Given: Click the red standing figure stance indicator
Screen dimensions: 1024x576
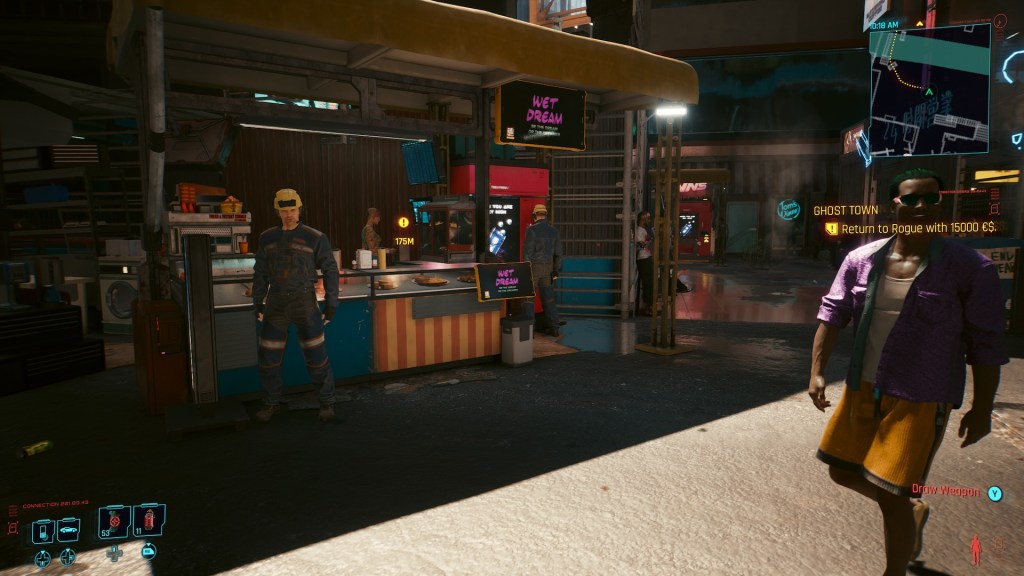Looking at the screenshot, I should [975, 549].
